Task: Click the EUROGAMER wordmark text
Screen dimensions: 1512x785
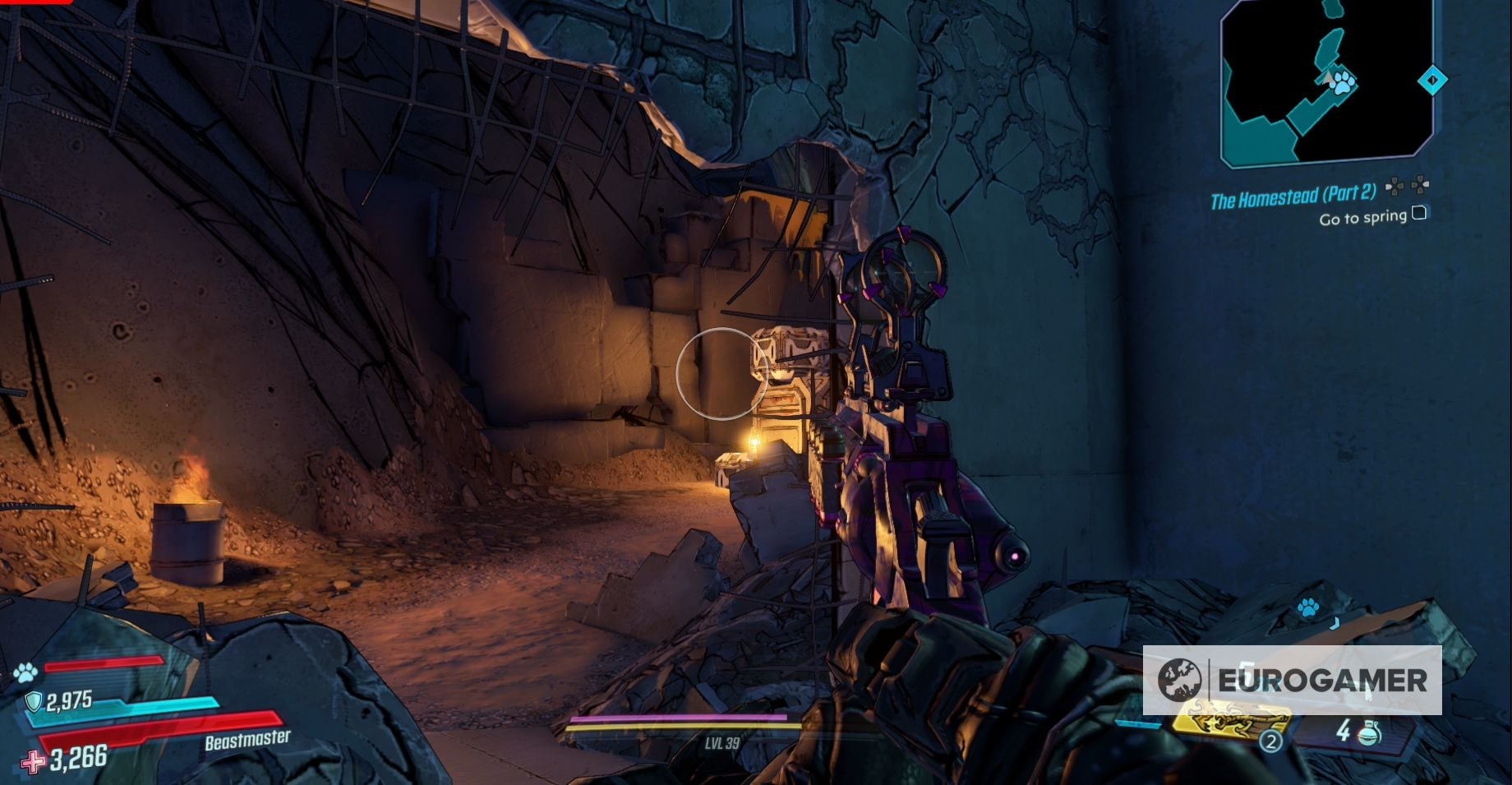Action: point(1323,681)
